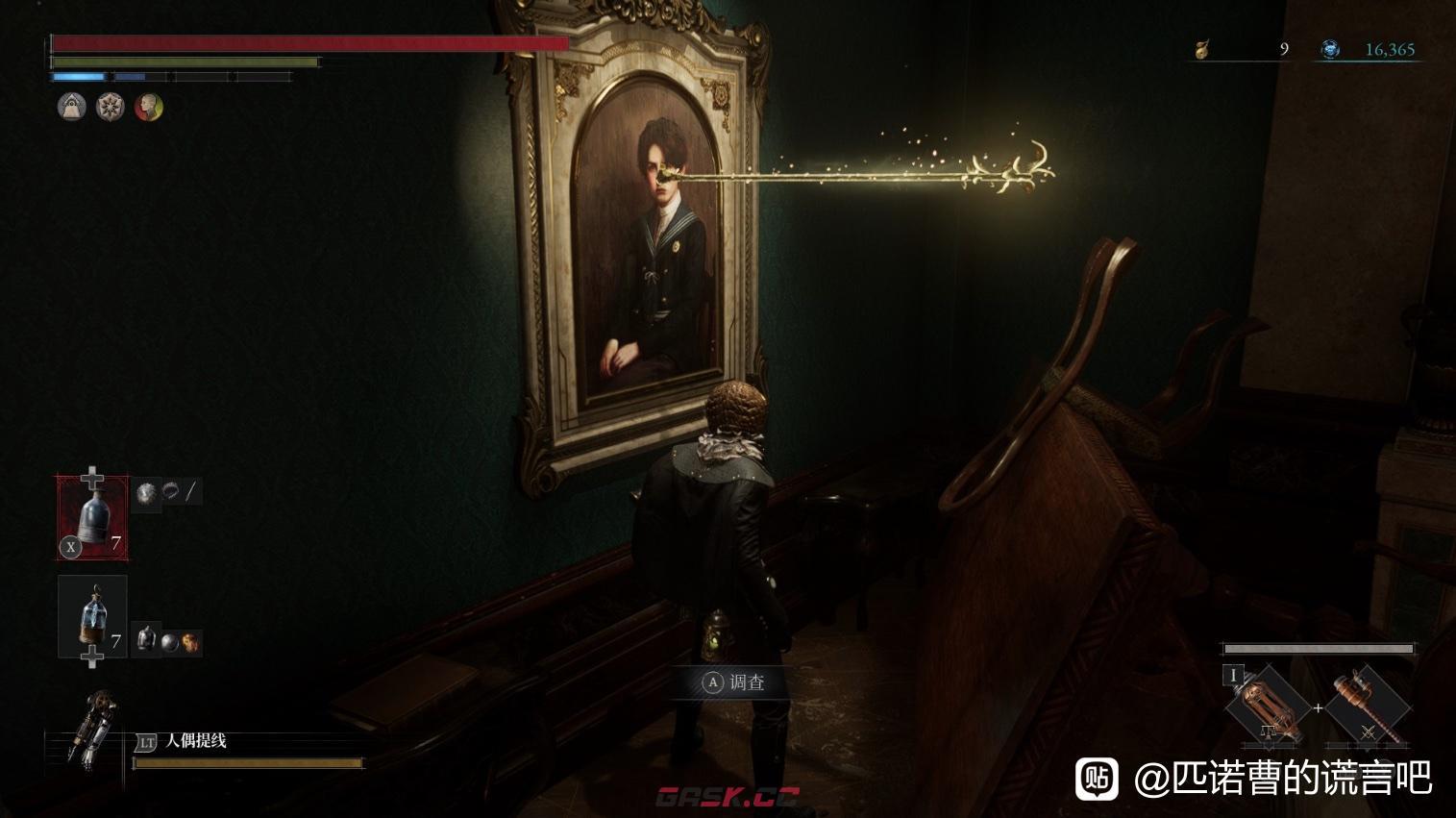
Task: Click the Tieba logo in the watermark
Action: tap(1097, 778)
